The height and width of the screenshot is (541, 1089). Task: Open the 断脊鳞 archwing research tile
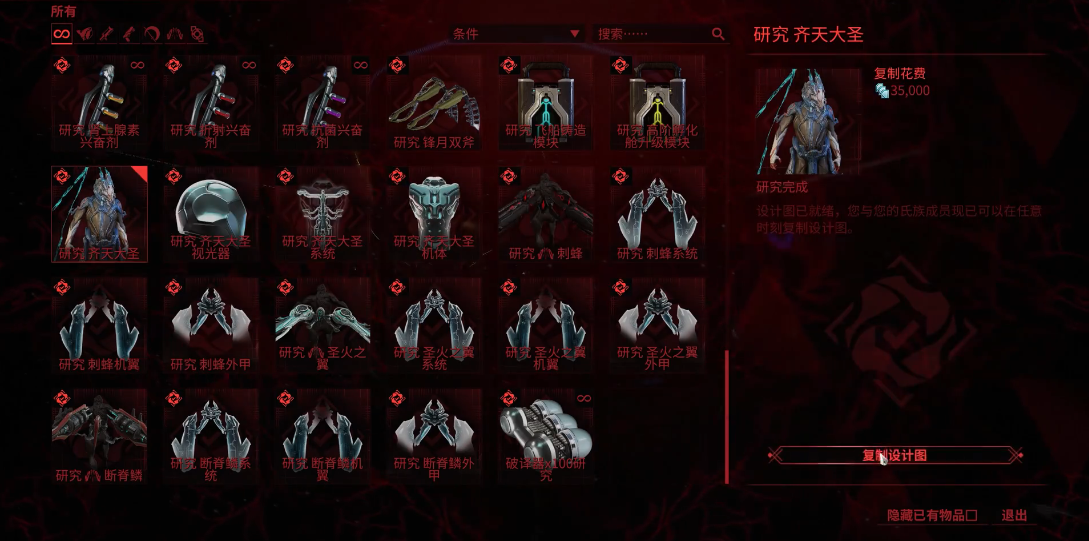tap(99, 436)
